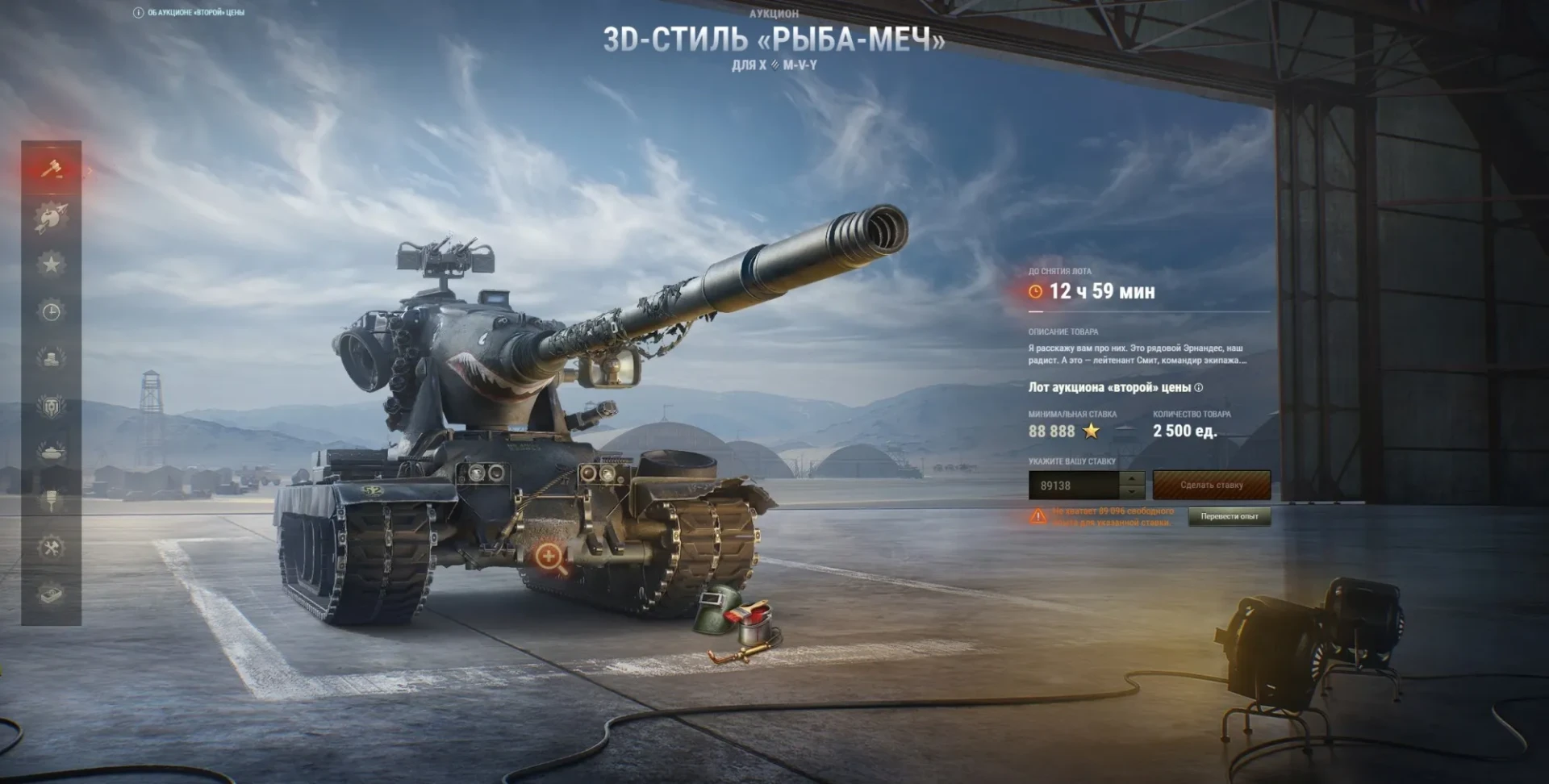1549x784 pixels.
Task: Zoom the tank preview with the magnifier icon
Action: pyautogui.click(x=549, y=557)
